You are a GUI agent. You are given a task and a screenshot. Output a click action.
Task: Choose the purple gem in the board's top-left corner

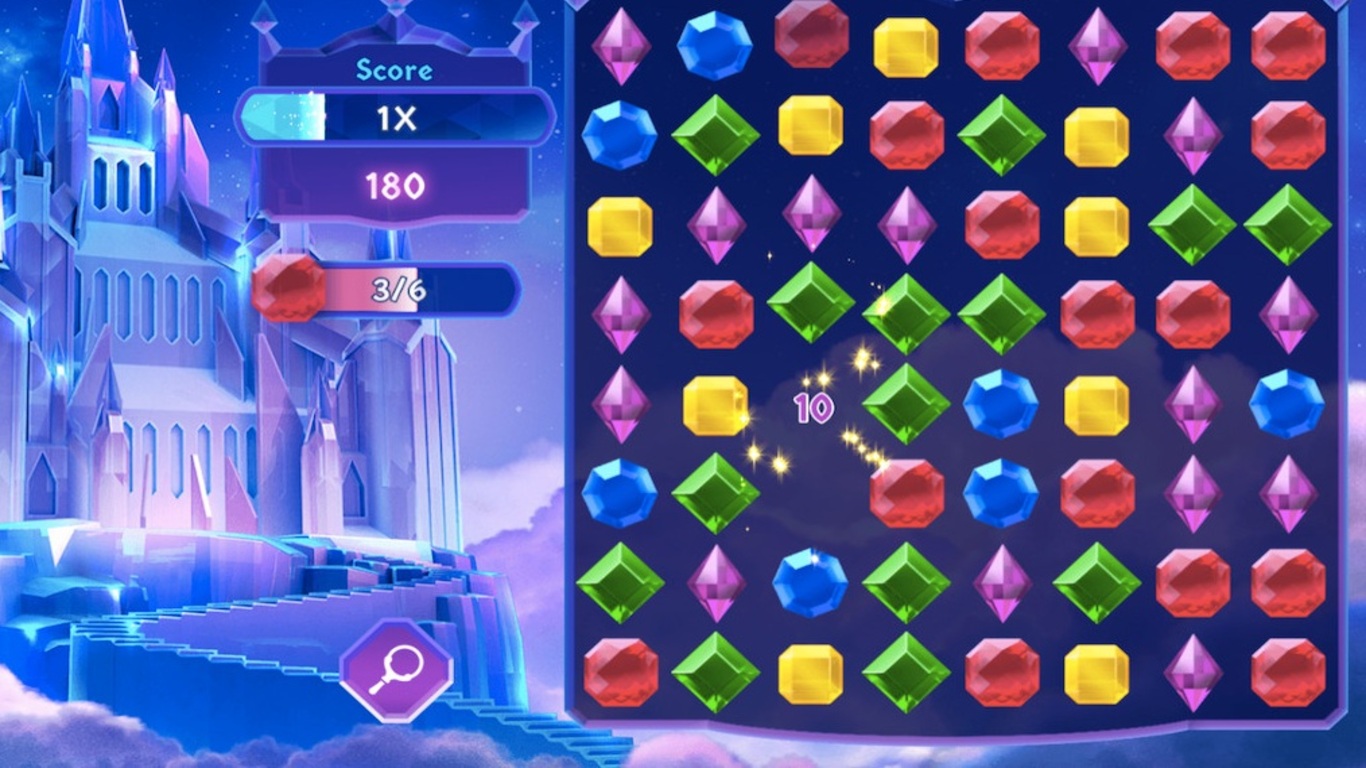620,45
